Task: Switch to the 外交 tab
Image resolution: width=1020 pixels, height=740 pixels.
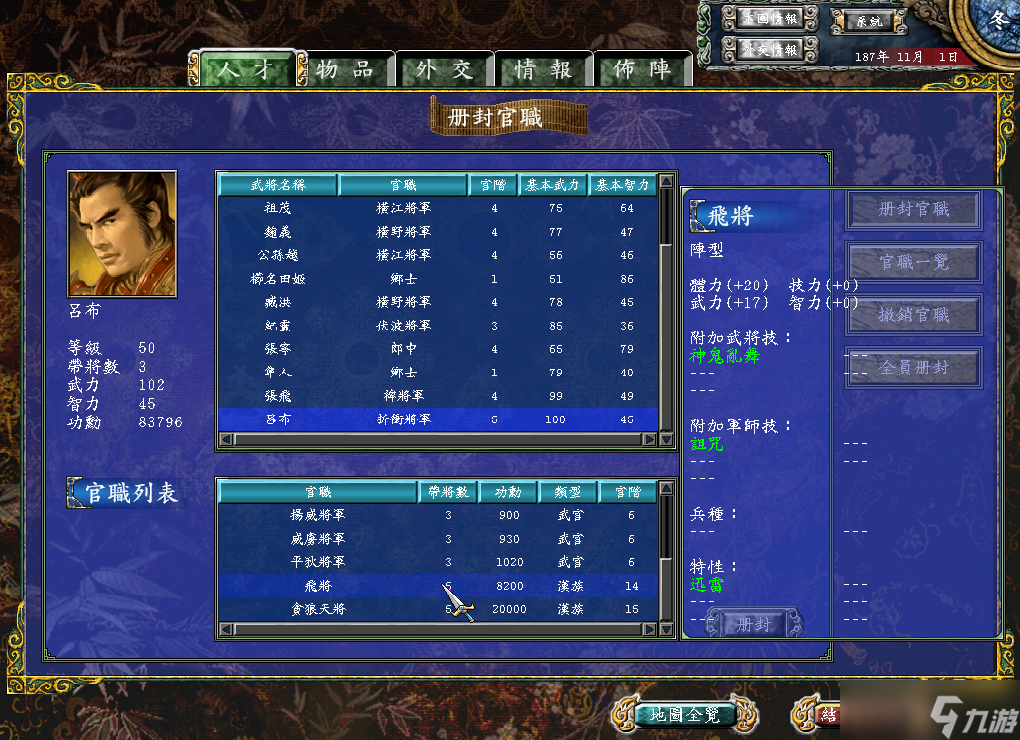Action: click(x=444, y=69)
